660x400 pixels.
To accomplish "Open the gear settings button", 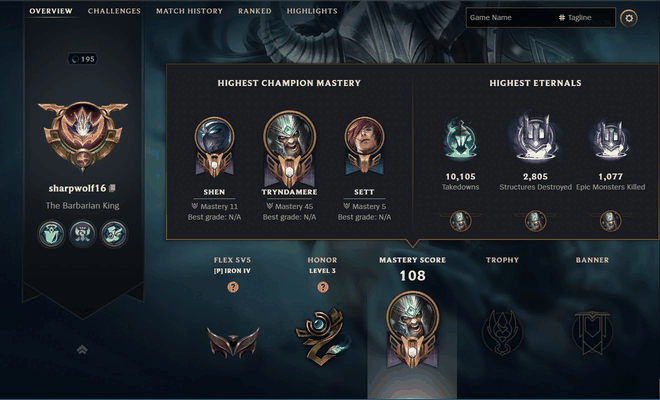I will 628,18.
